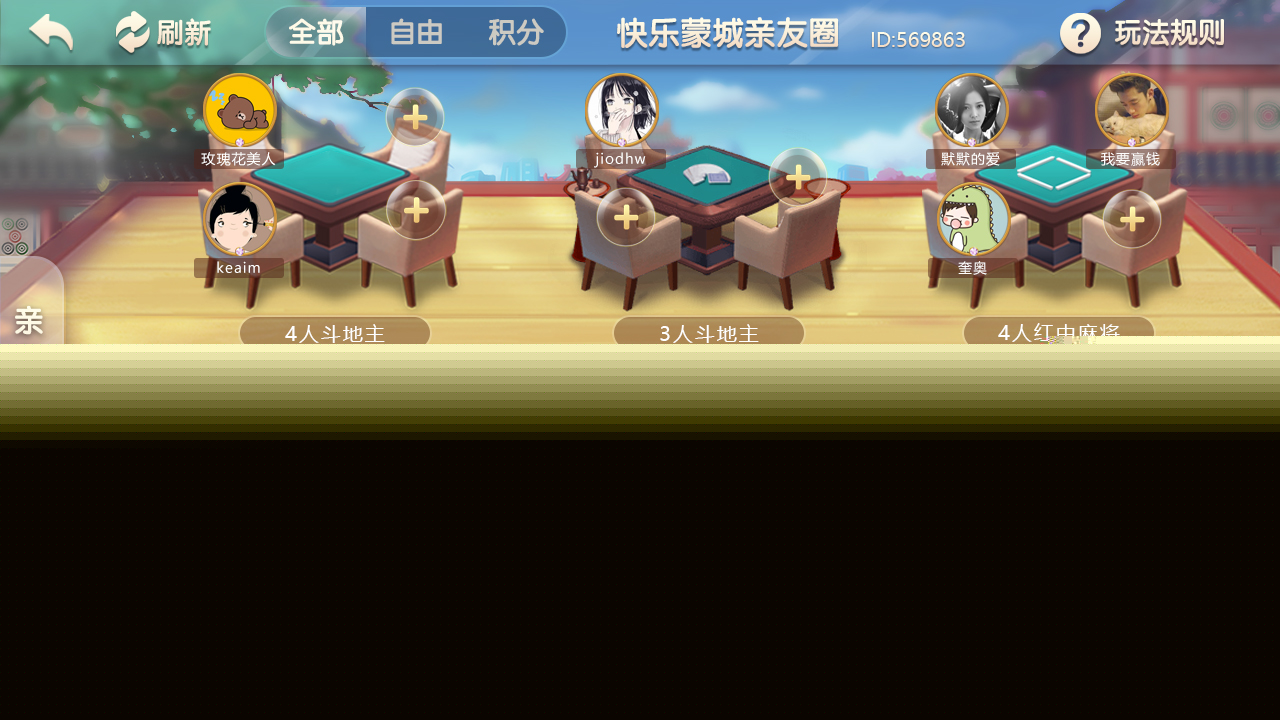Select the 4人红中麻将 table banner
The height and width of the screenshot is (720, 1280).
[x=1058, y=333]
